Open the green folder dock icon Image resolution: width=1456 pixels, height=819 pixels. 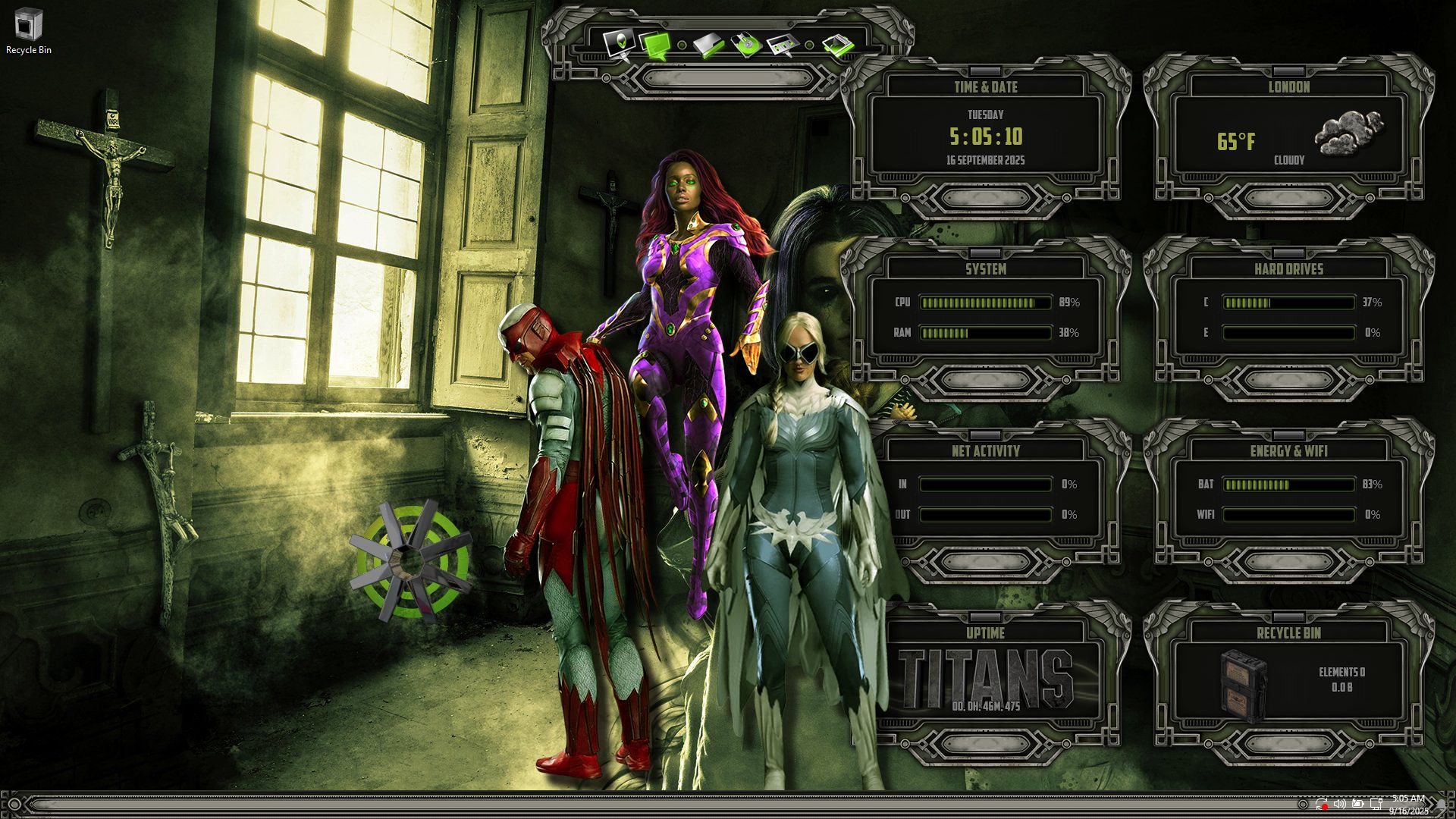click(709, 45)
